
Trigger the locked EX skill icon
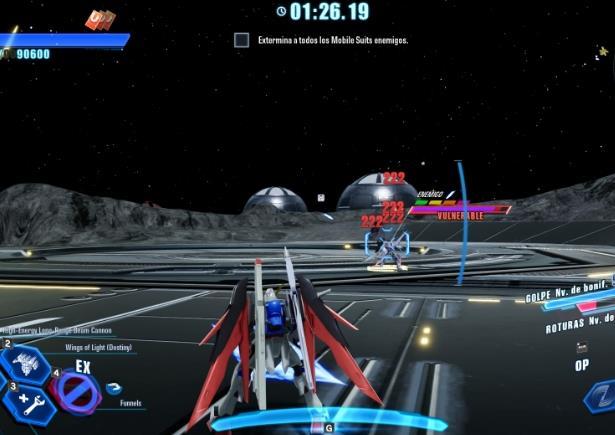74,395
